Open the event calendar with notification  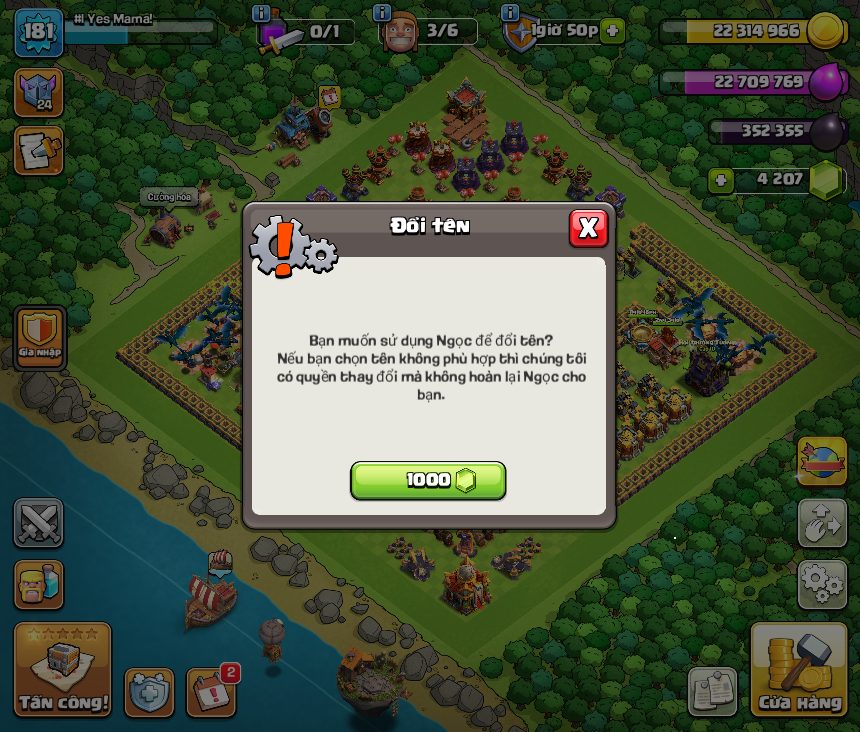pos(211,692)
